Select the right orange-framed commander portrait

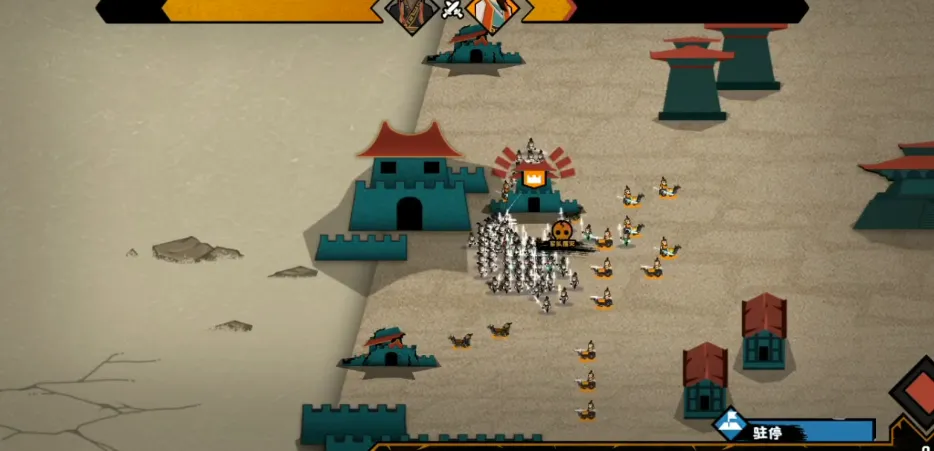pos(494,14)
